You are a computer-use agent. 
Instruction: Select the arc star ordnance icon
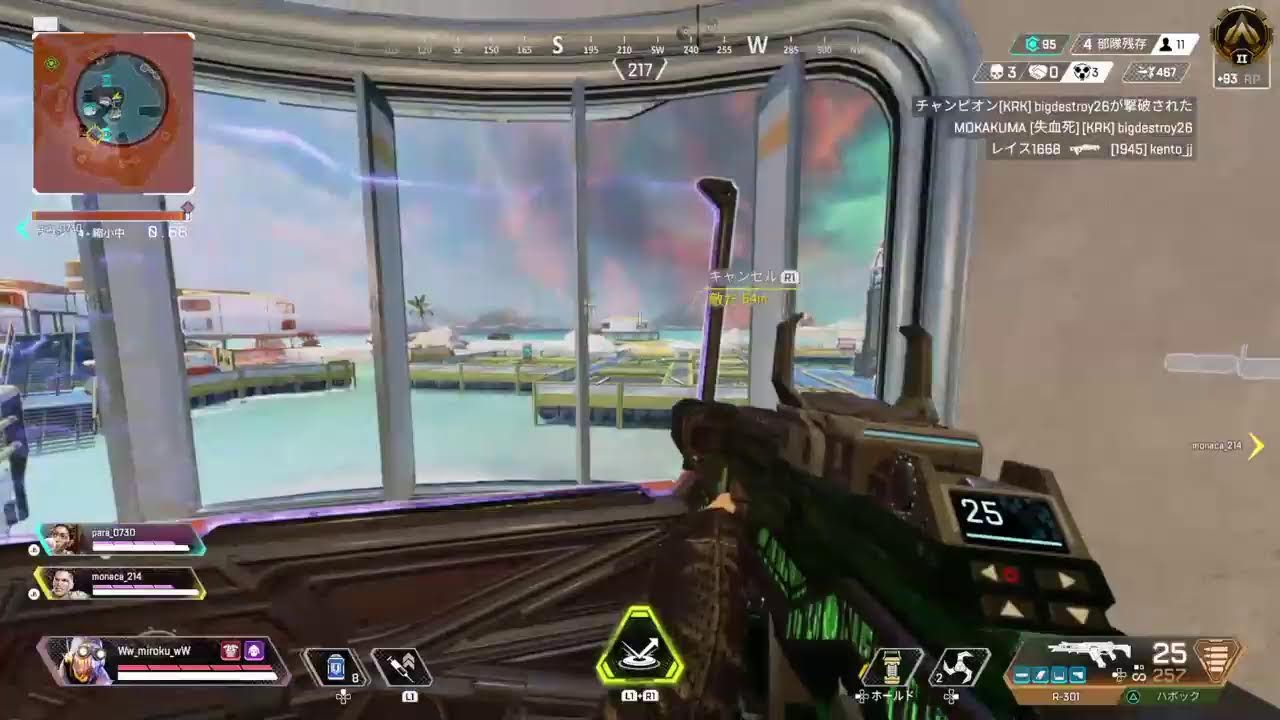(x=959, y=667)
